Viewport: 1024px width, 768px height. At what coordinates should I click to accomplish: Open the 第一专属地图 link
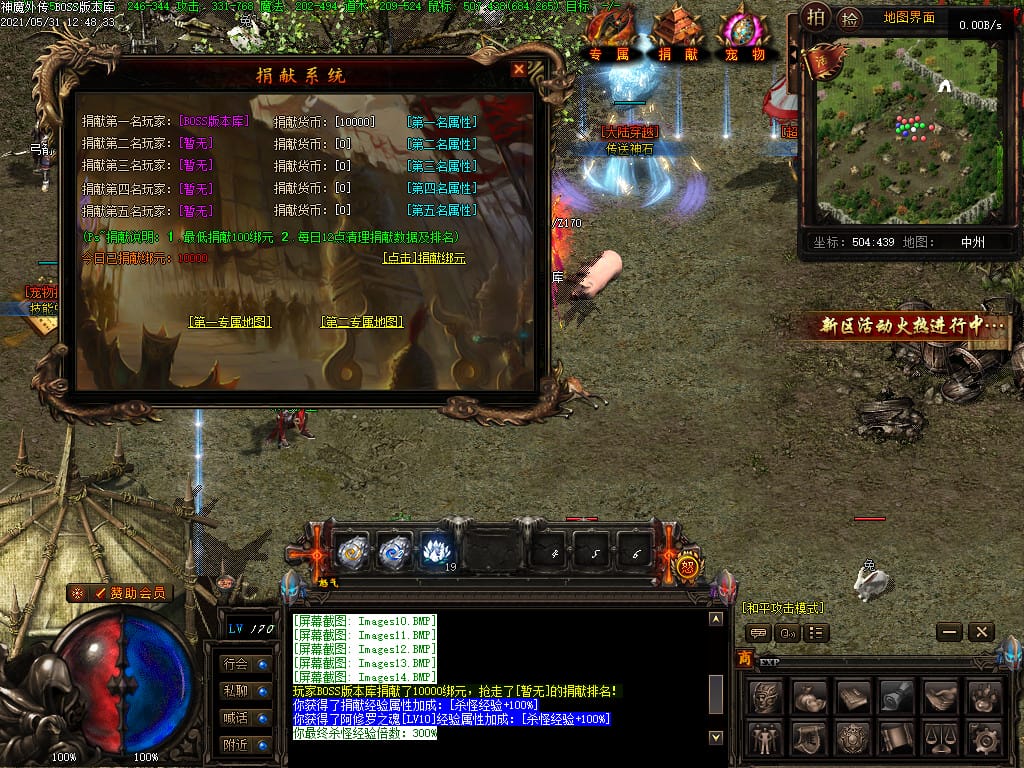pos(230,322)
